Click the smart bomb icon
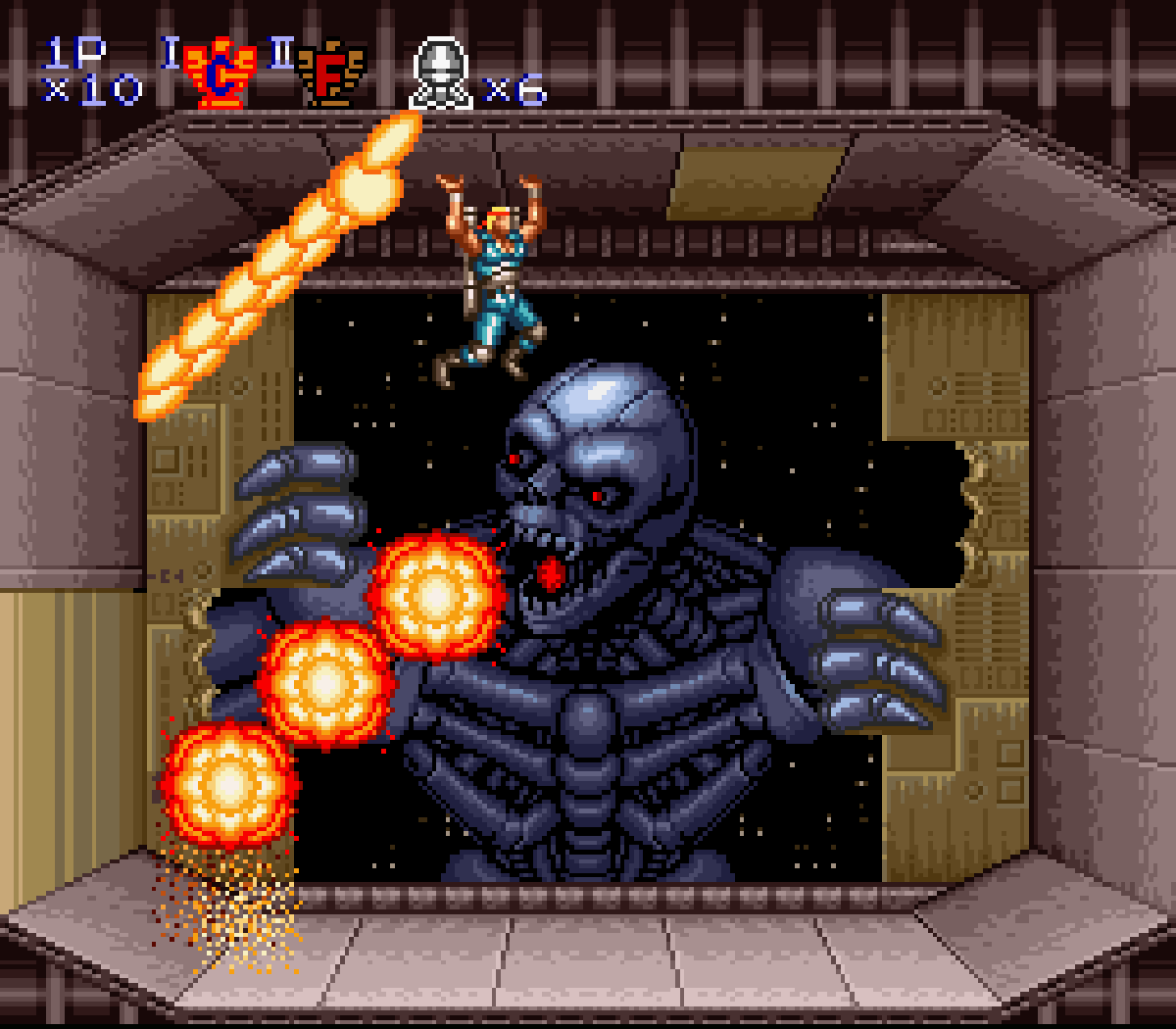This screenshot has height=1029, width=1176. pyautogui.click(x=441, y=73)
